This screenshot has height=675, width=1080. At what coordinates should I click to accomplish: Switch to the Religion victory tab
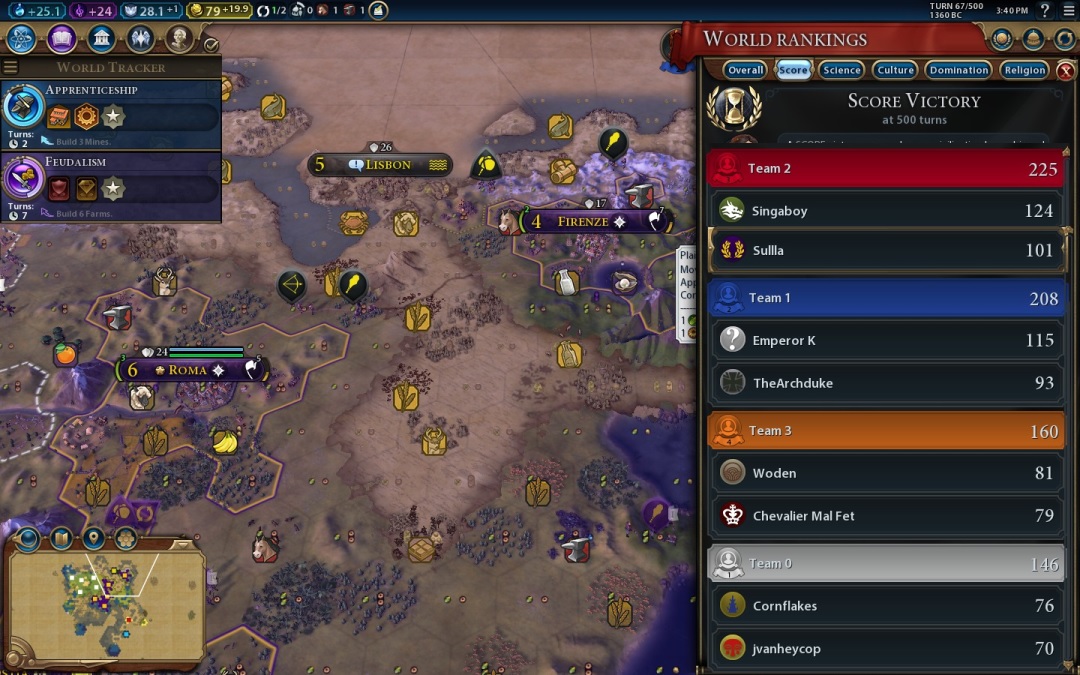(x=1025, y=70)
